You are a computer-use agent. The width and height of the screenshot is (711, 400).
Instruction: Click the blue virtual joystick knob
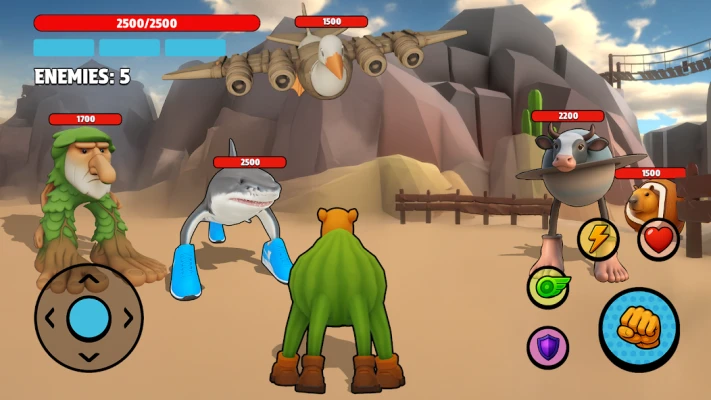pyautogui.click(x=89, y=317)
